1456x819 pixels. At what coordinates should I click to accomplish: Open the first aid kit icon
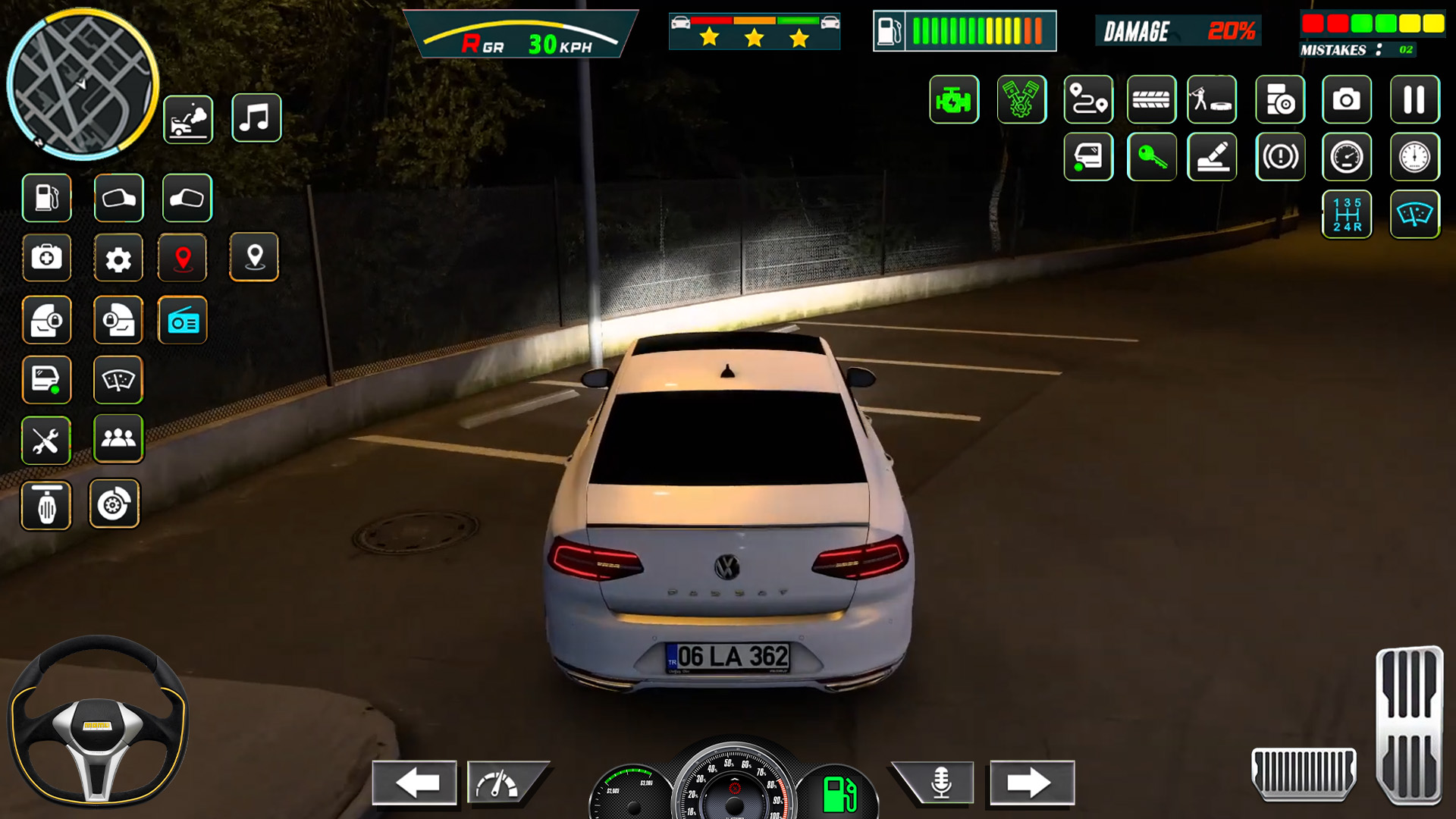(46, 258)
